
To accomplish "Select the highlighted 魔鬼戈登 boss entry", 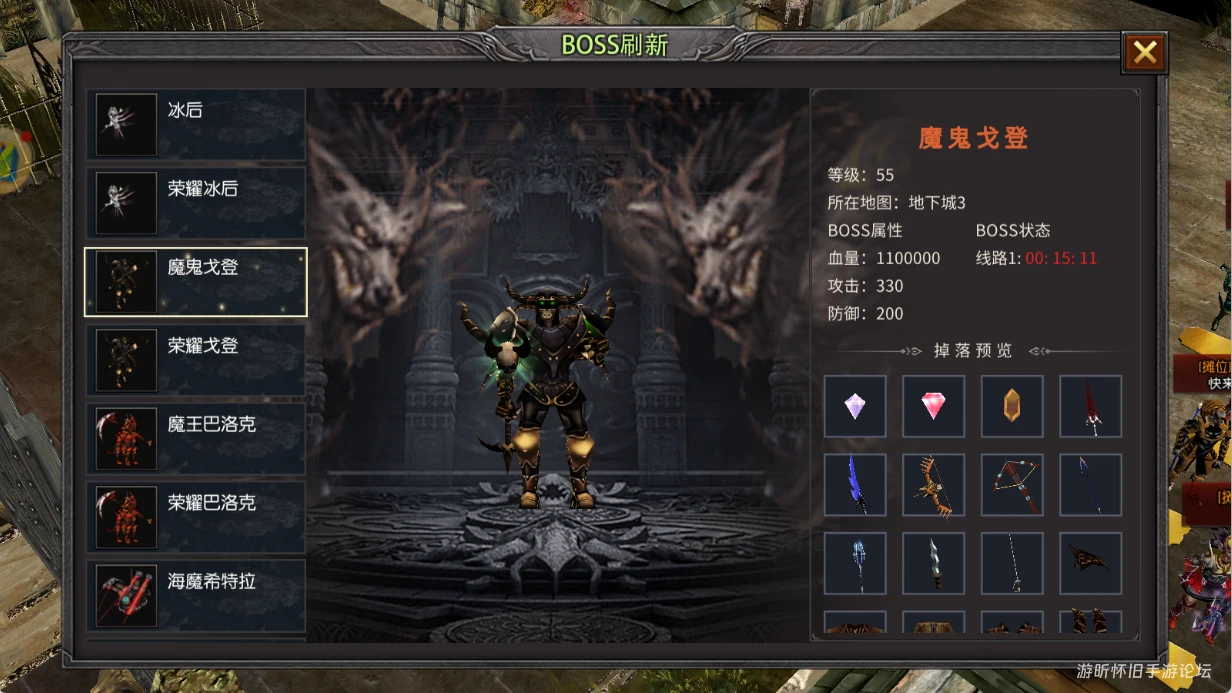I will [x=196, y=282].
